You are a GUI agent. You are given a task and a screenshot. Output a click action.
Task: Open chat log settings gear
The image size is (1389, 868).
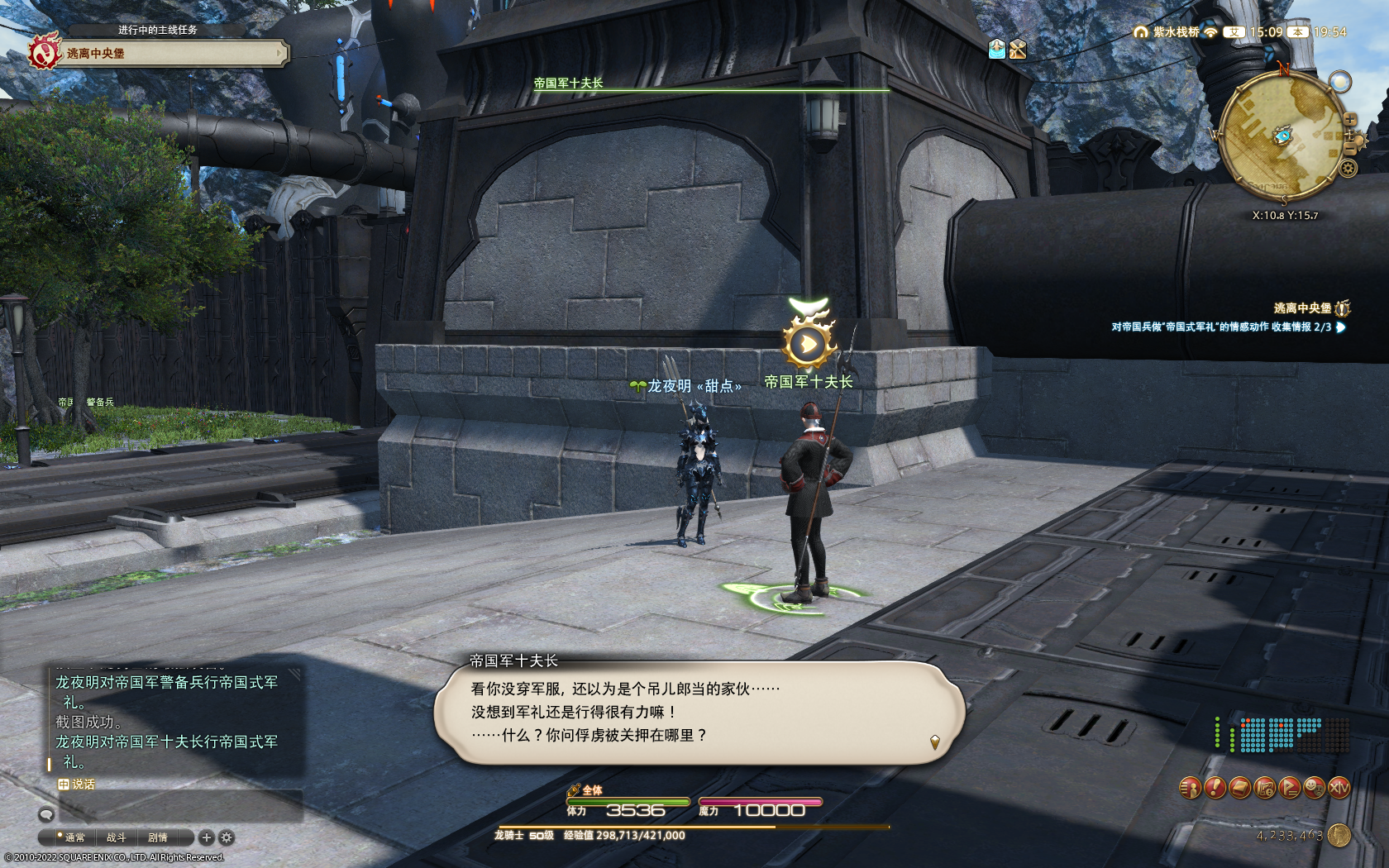[227, 837]
